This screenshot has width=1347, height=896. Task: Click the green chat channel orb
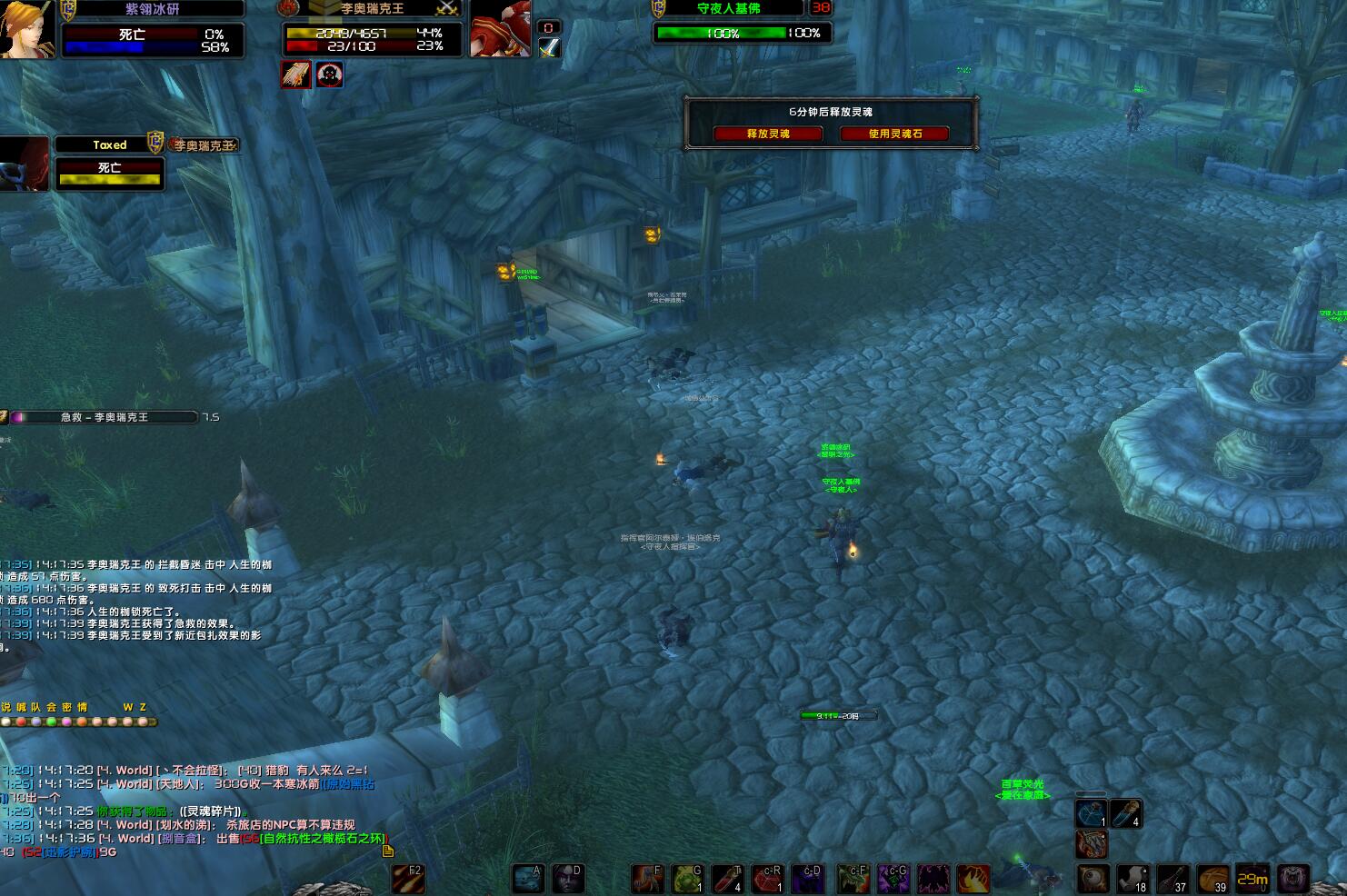[x=51, y=722]
